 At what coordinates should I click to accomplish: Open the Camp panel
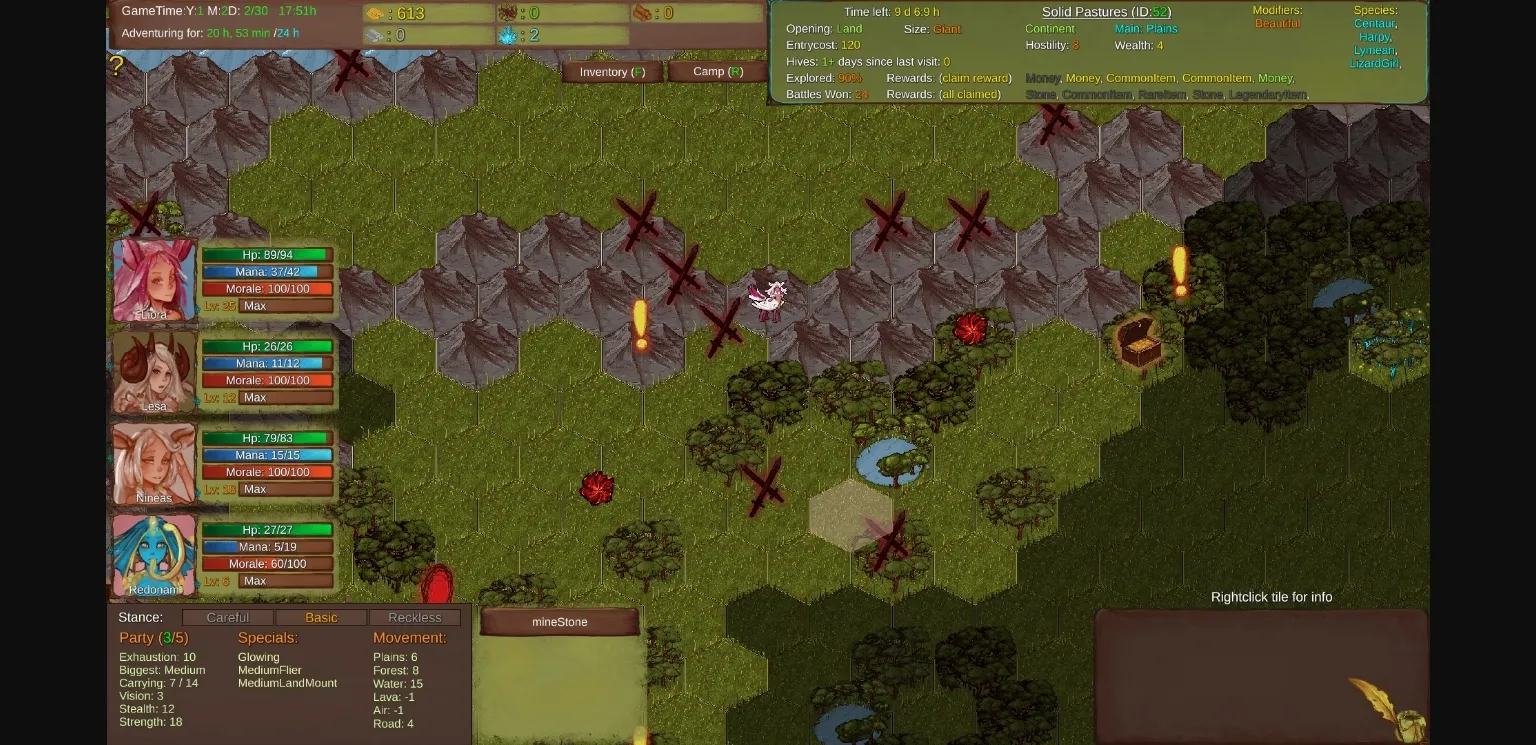[x=718, y=71]
